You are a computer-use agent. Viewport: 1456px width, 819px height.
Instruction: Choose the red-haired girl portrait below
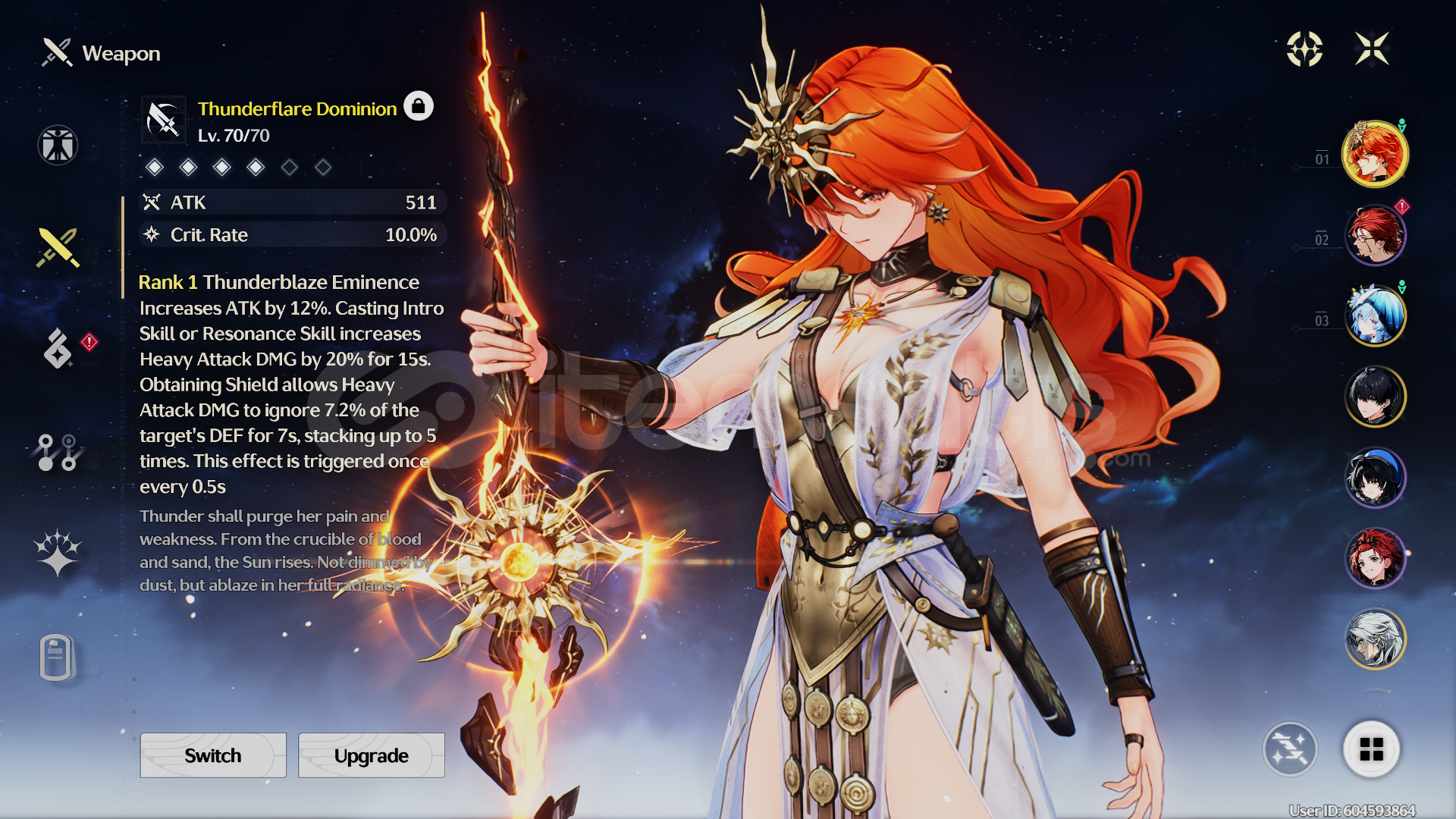[x=1375, y=559]
